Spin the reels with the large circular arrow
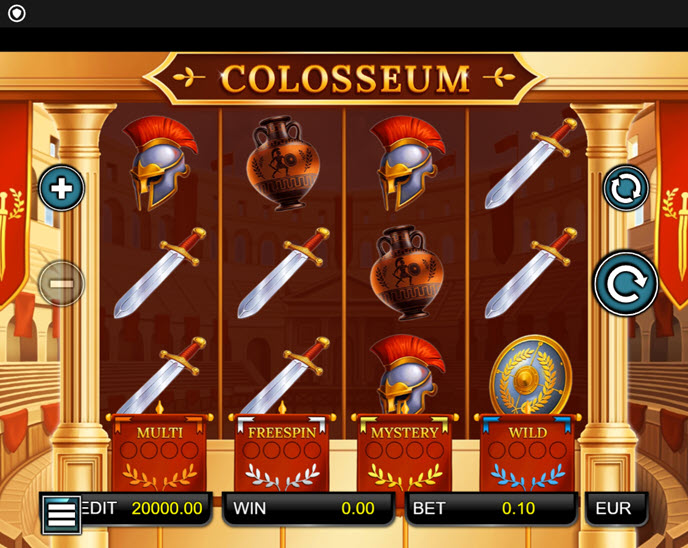 tap(626, 283)
